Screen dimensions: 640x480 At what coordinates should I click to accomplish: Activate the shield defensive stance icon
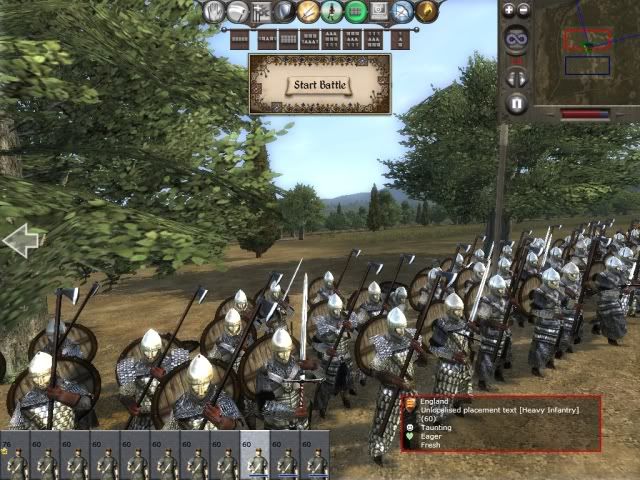(284, 11)
